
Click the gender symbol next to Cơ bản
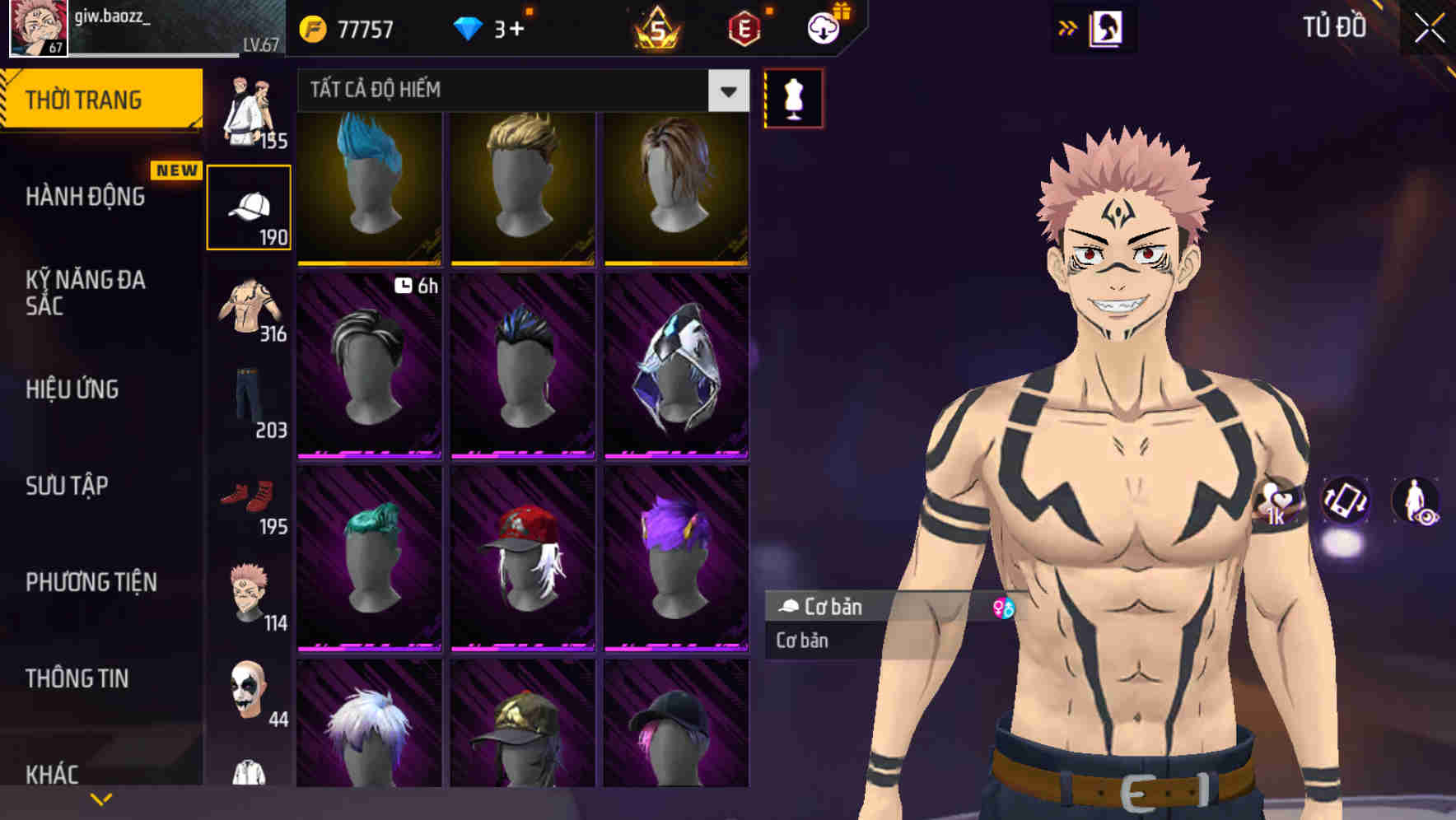[x=1003, y=607]
